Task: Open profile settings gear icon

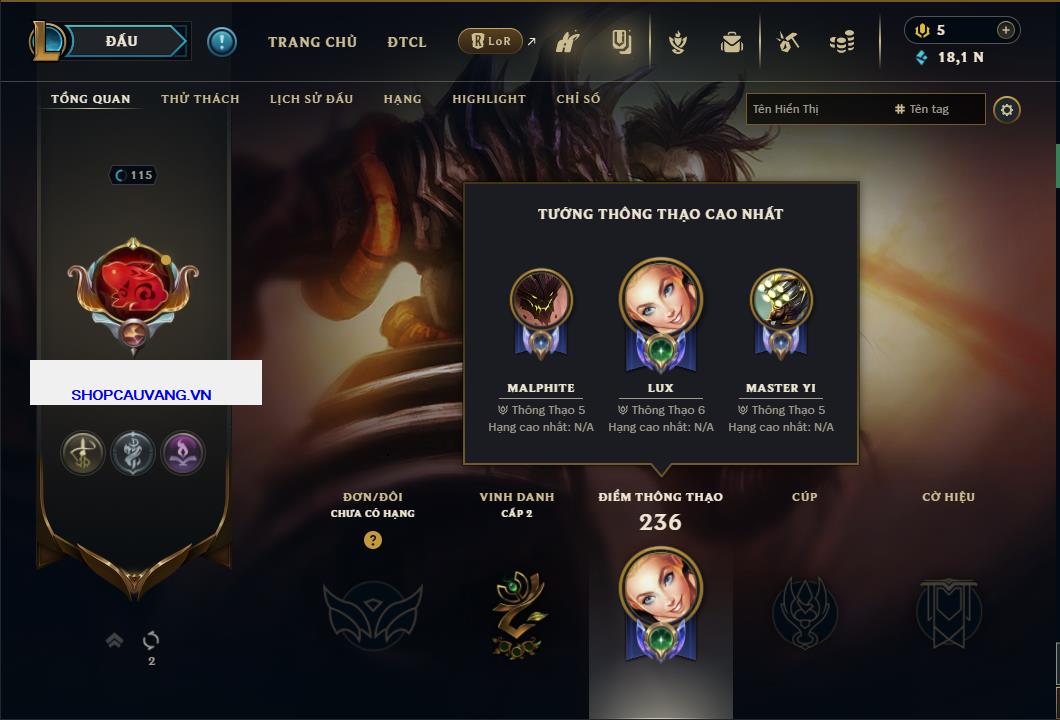Action: click(1007, 109)
